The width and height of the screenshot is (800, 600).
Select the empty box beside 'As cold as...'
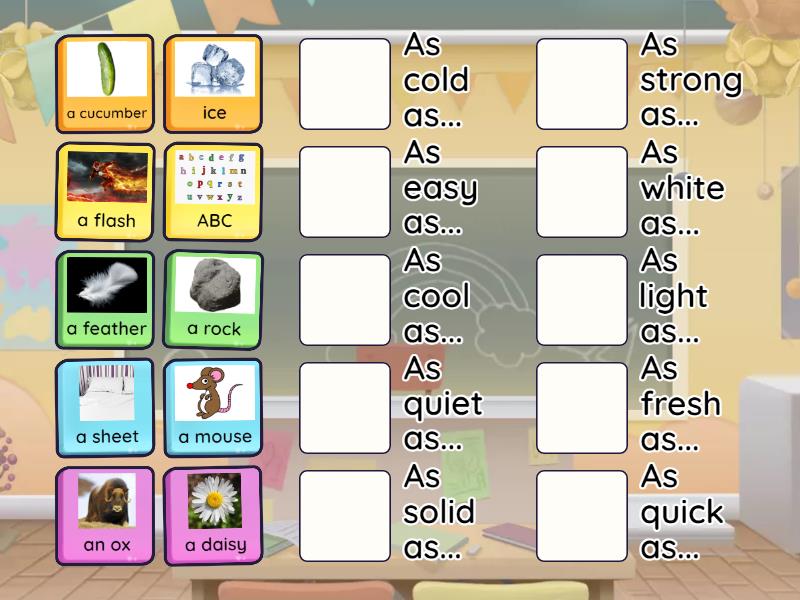345,84
